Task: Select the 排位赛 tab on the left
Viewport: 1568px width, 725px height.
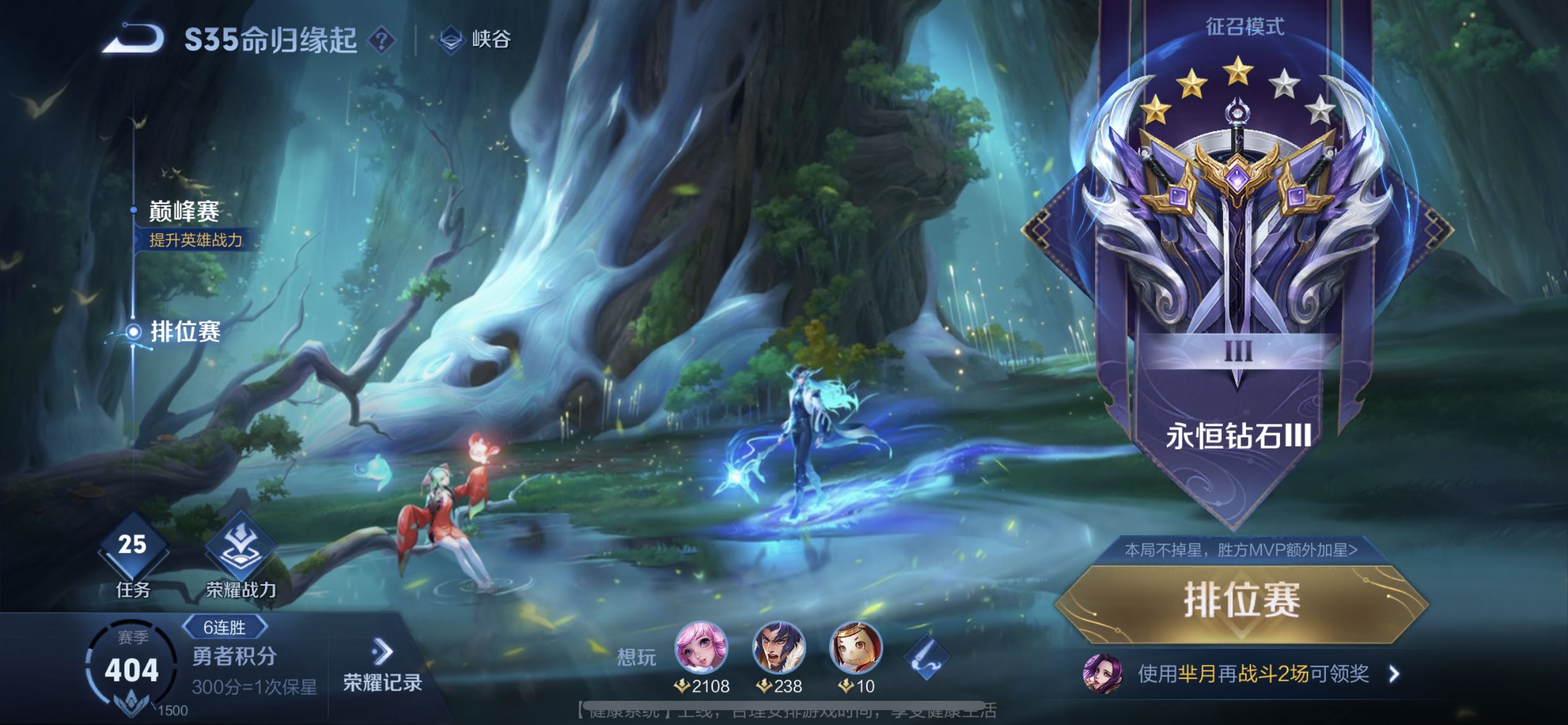Action: coord(185,332)
